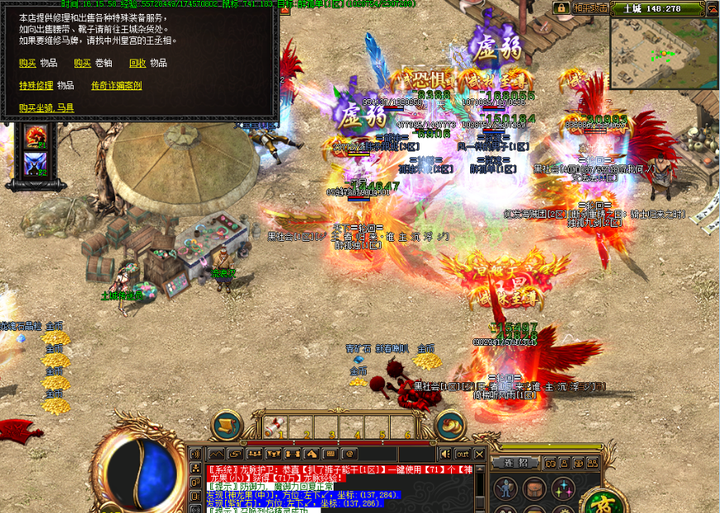
Task: Activate the blue winged skill icon
Action: coord(36,166)
